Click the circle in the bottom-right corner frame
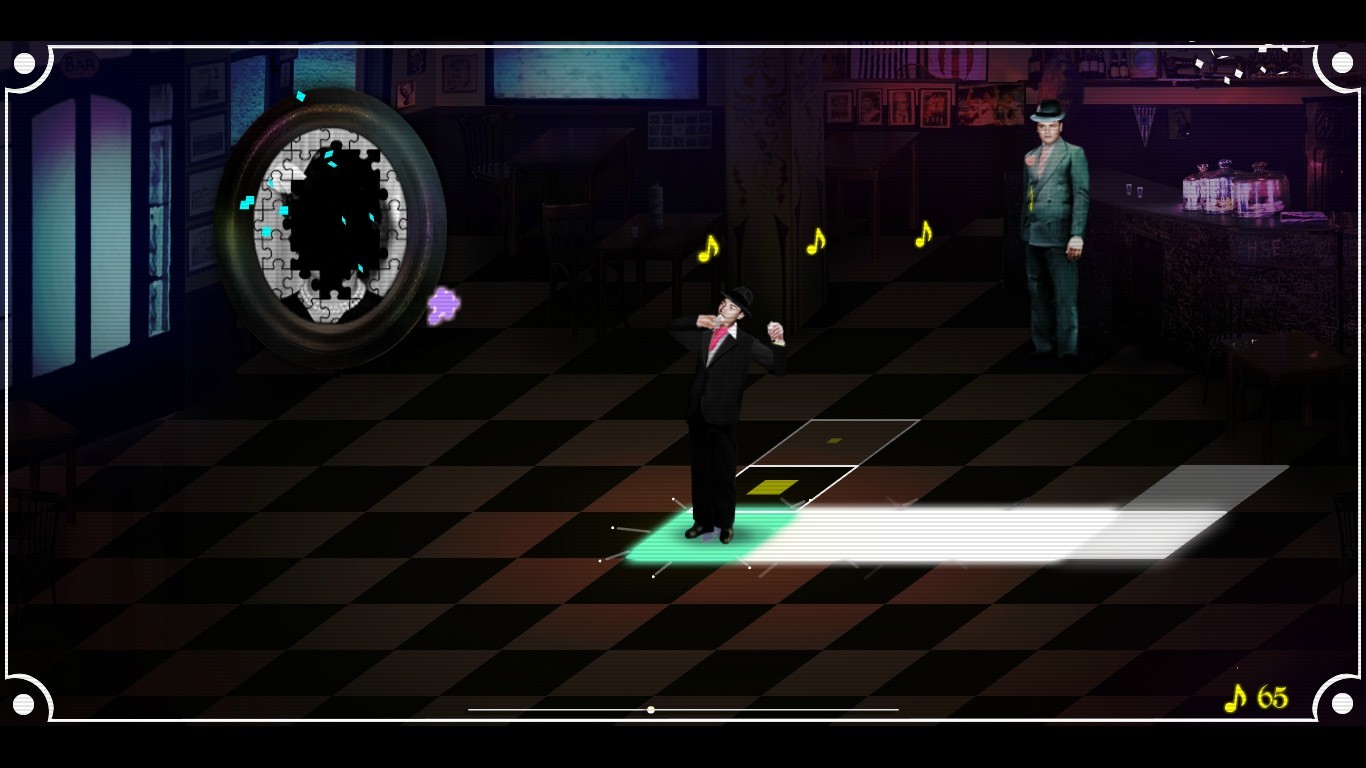This screenshot has height=768, width=1366. point(1340,706)
